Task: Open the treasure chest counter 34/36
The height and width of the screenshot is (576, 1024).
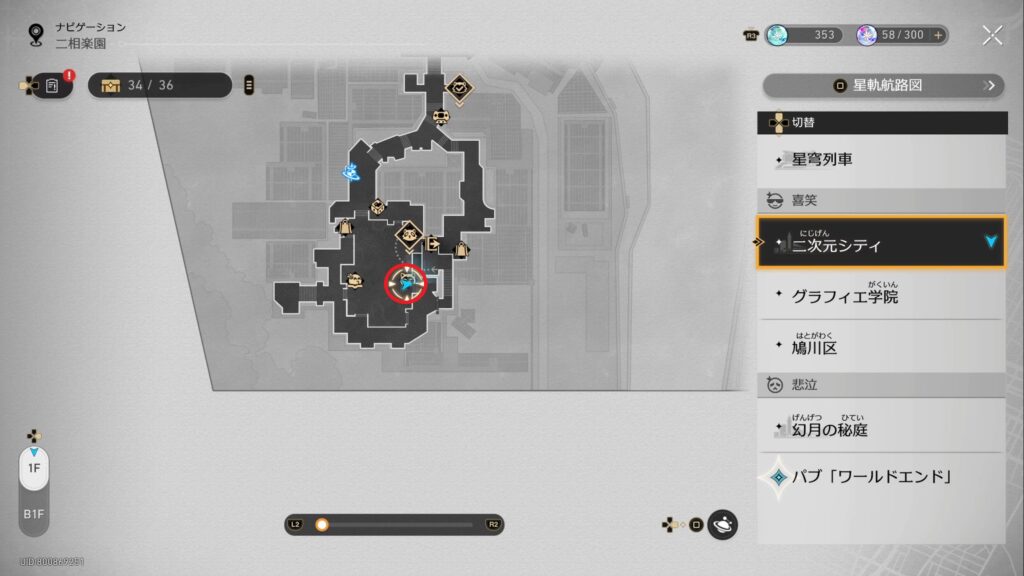Action: (160, 85)
